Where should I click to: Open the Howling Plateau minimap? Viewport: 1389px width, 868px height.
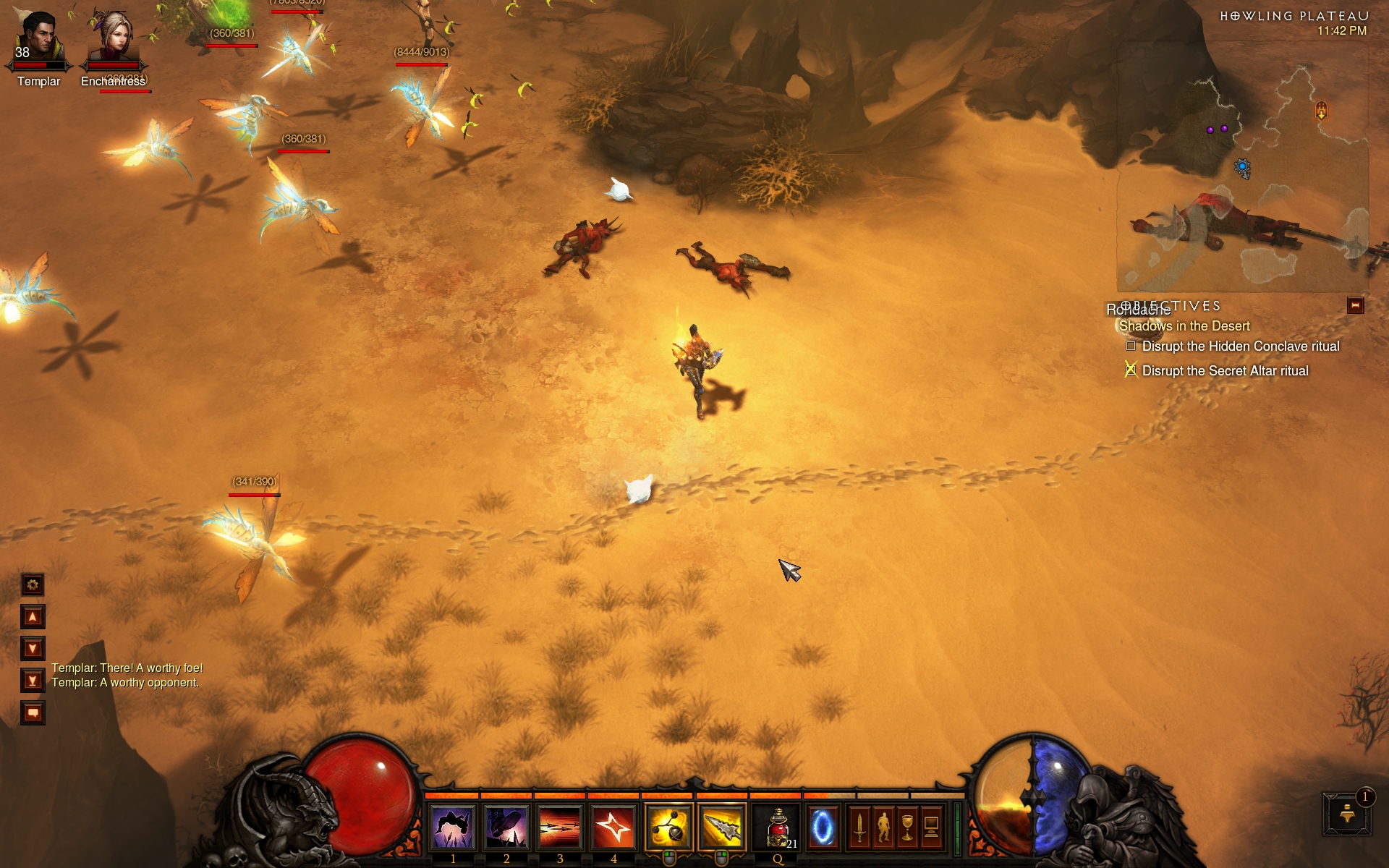[x=1242, y=166]
